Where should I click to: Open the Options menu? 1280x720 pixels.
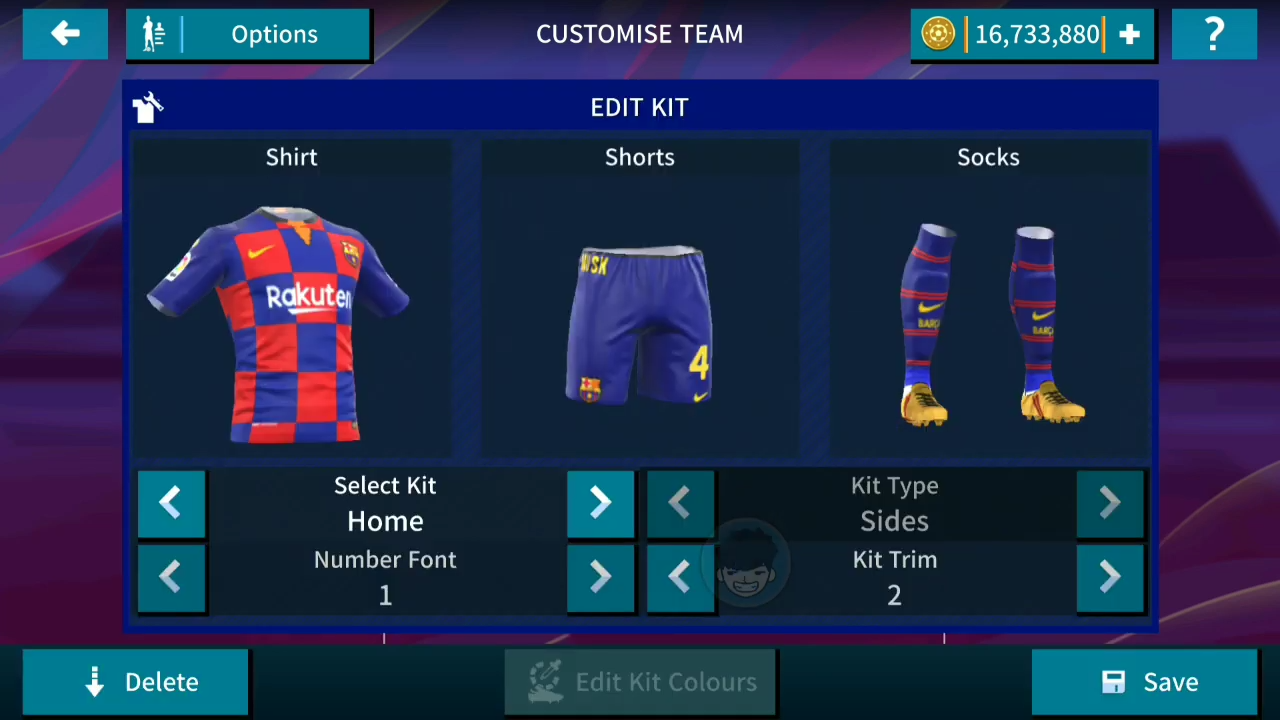point(274,34)
